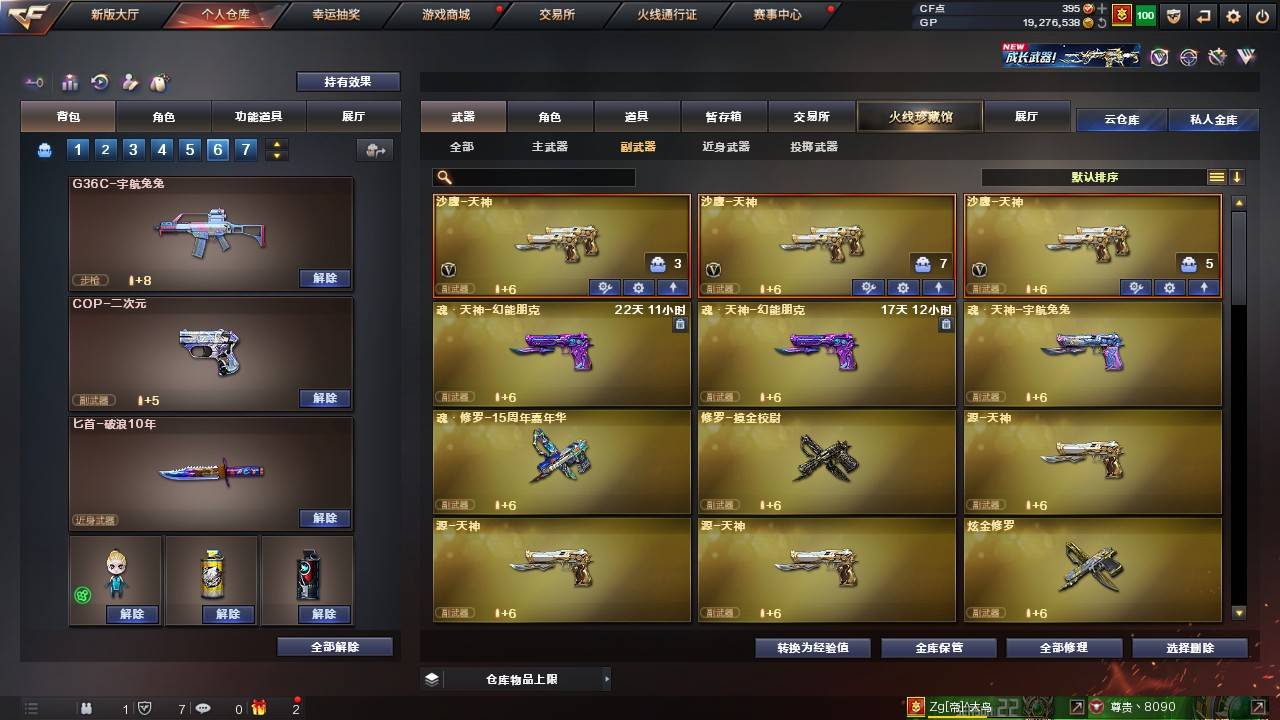Open the gear settings icon on first 沙鹰-天神 card
This screenshot has height=720, width=1280.
pyautogui.click(x=638, y=288)
